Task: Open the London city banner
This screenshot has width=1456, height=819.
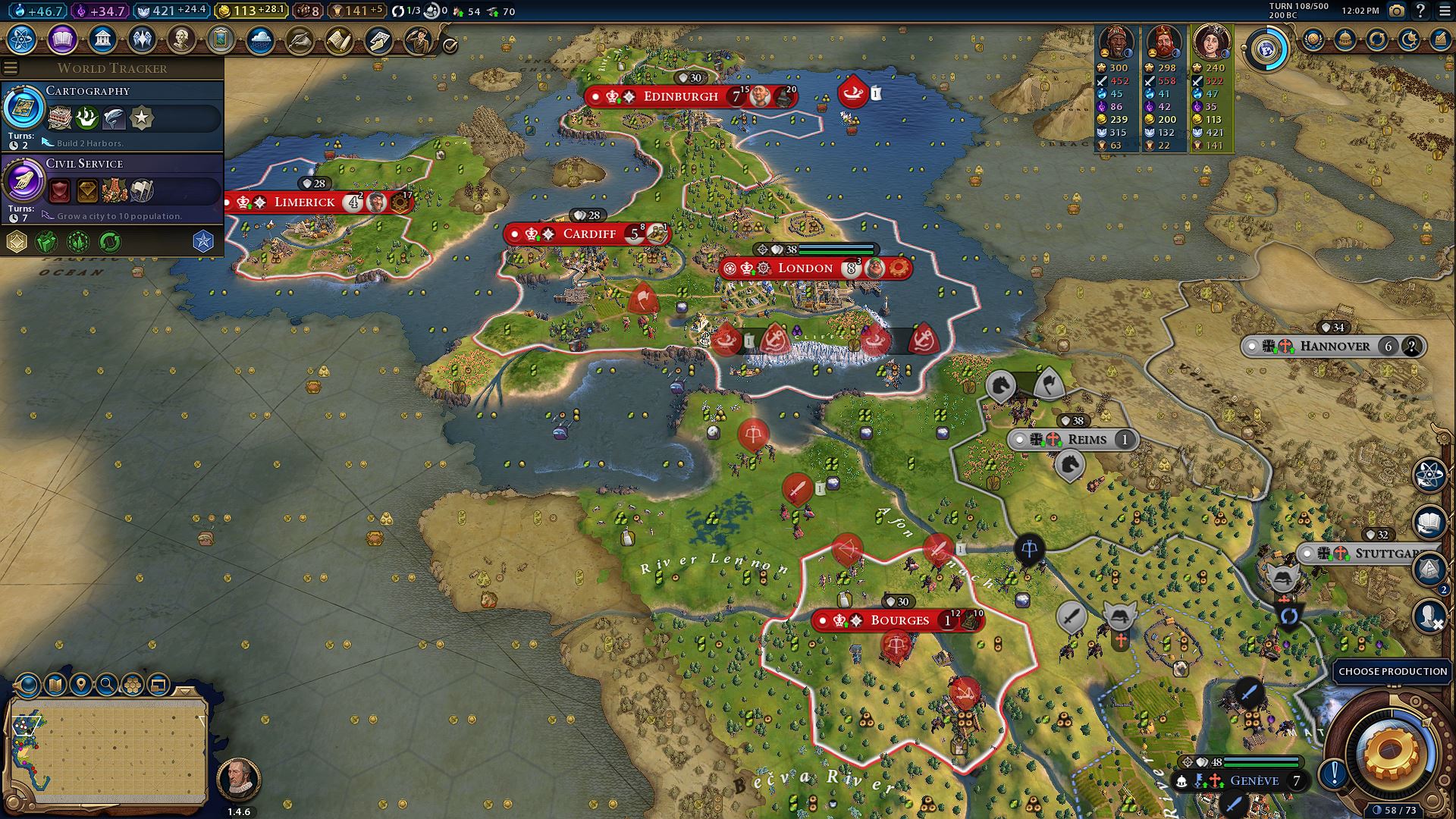Action: (x=805, y=268)
